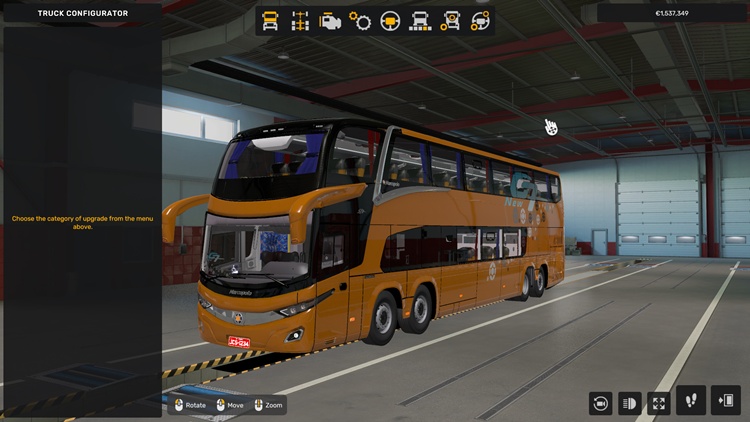Reset the camera view
Viewport: 750px width, 422px height.
(600, 402)
